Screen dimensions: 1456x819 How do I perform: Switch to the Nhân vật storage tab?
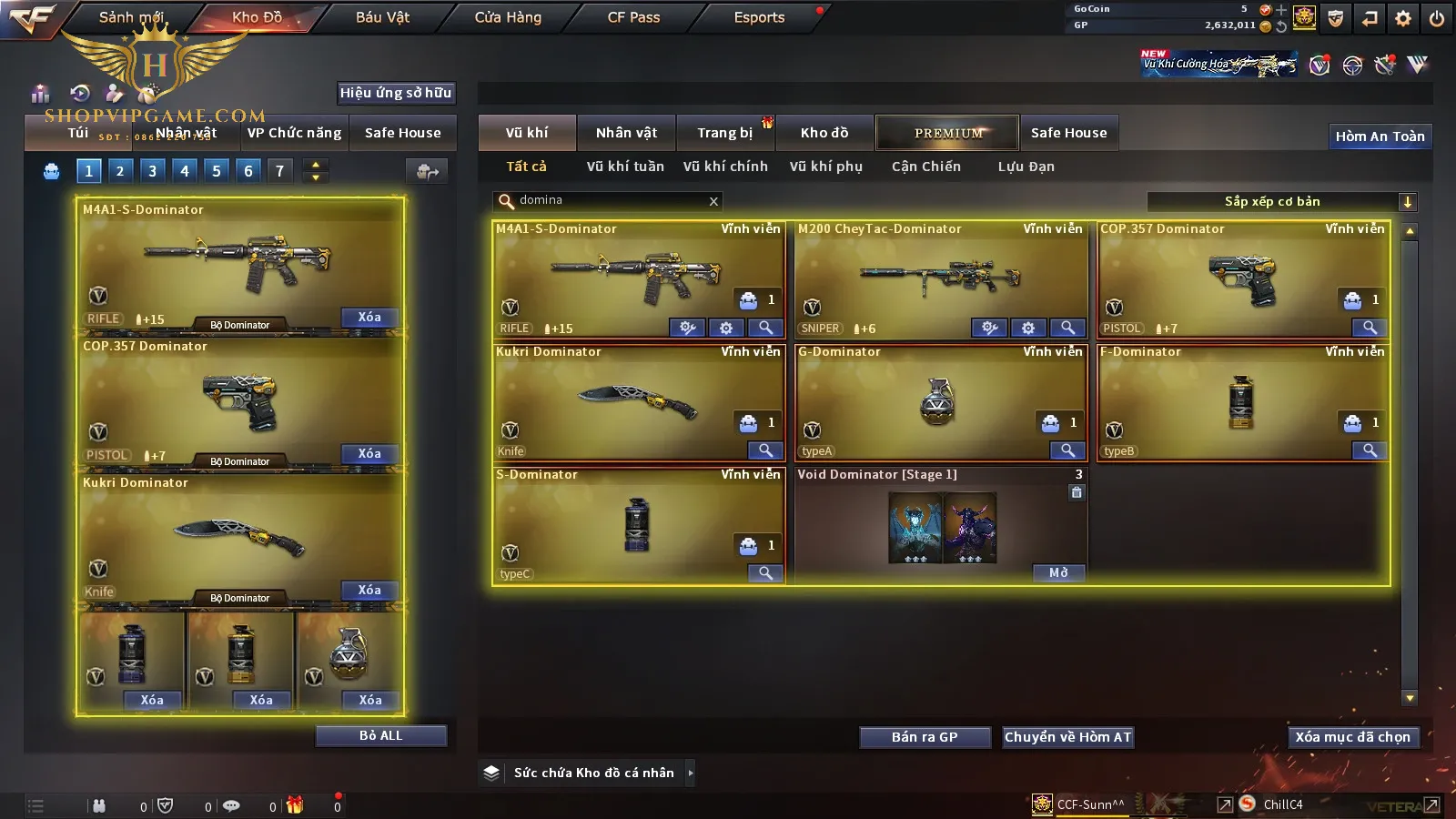[626, 133]
